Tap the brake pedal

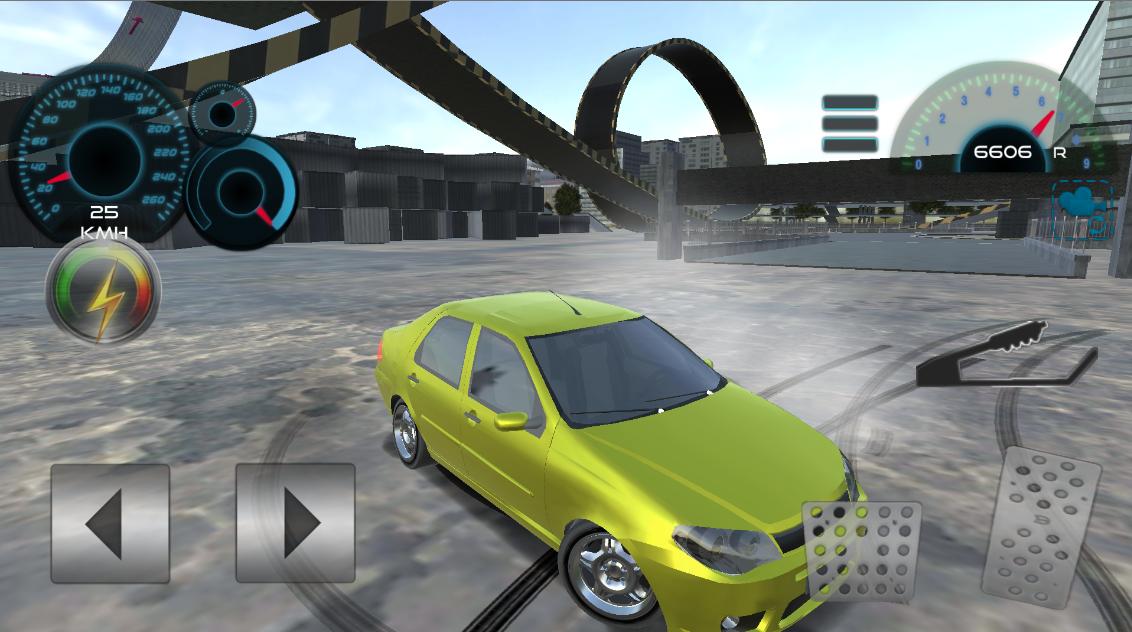tap(861, 551)
